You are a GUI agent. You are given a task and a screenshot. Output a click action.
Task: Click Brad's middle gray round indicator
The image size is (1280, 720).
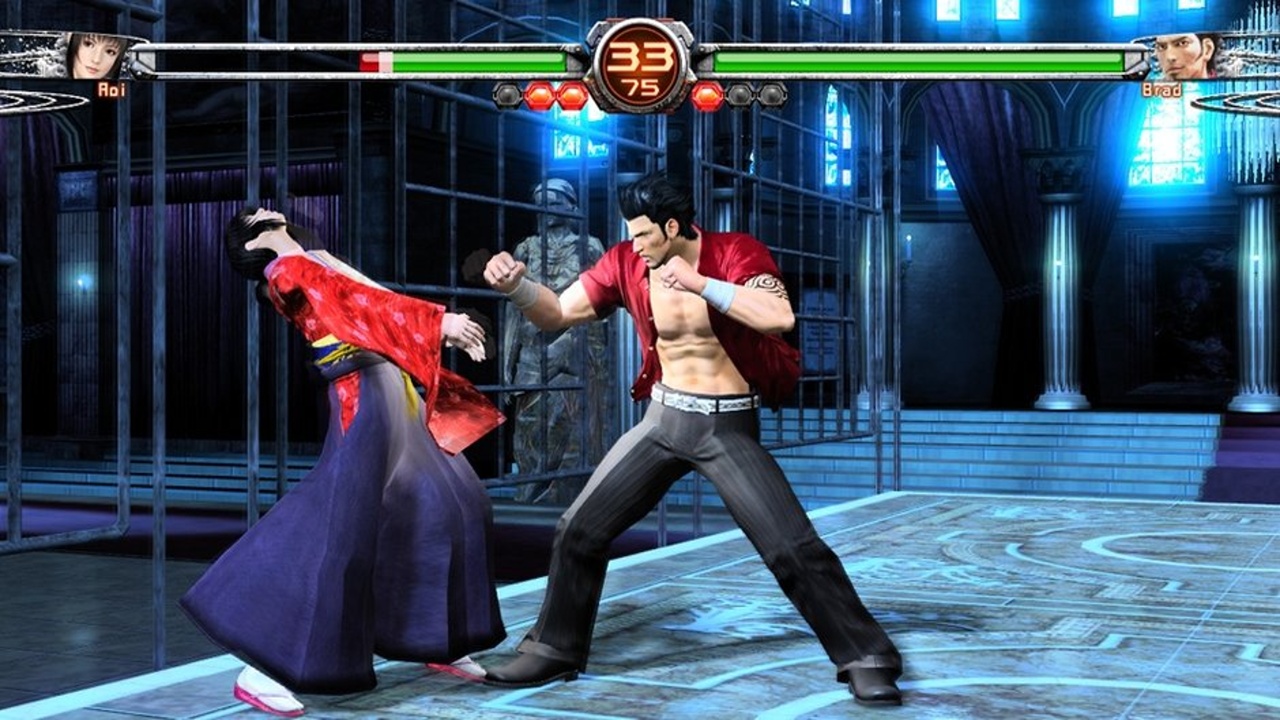pyautogui.click(x=740, y=94)
